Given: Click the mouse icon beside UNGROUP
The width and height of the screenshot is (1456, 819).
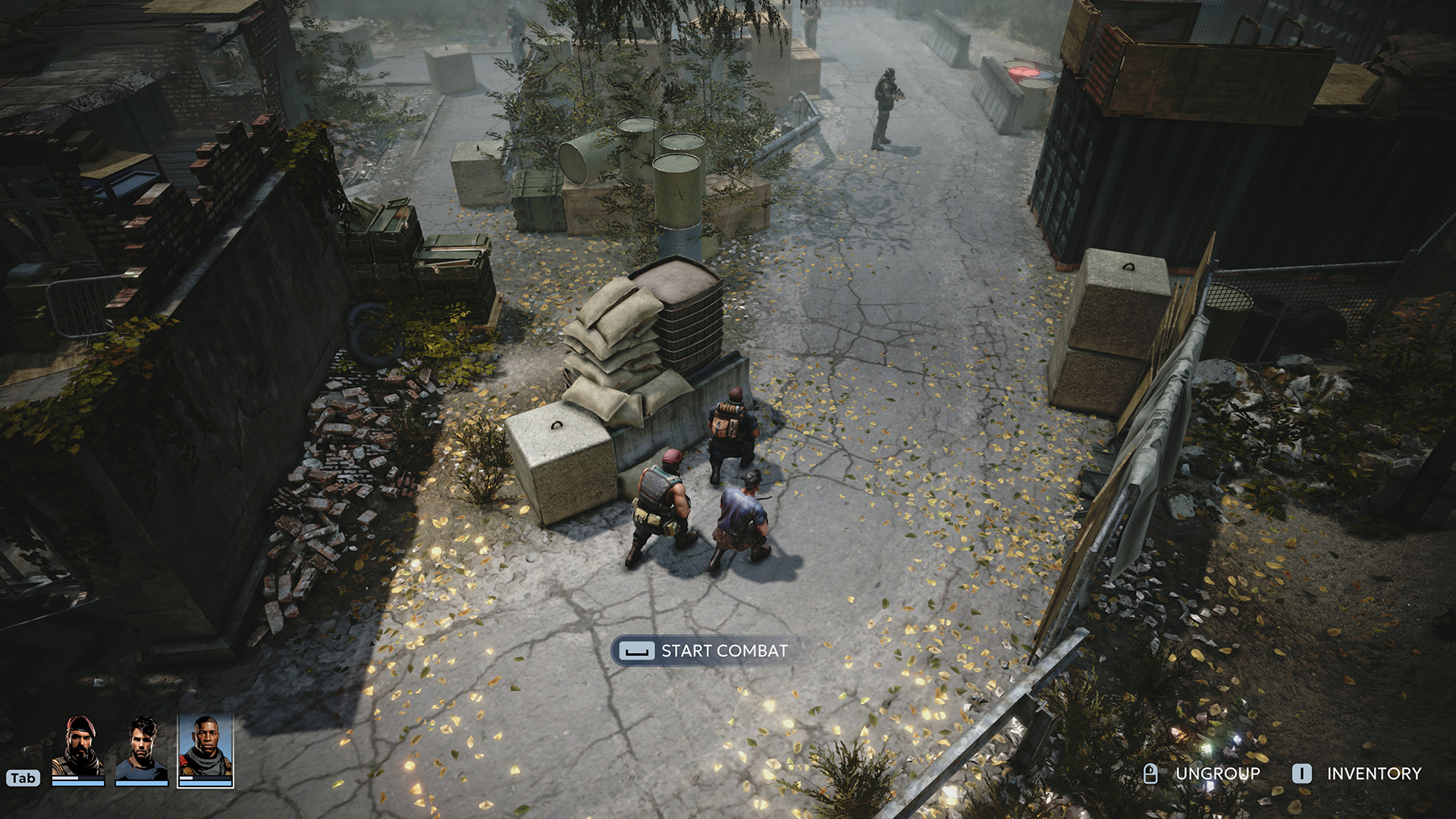Looking at the screenshot, I should 1150,774.
